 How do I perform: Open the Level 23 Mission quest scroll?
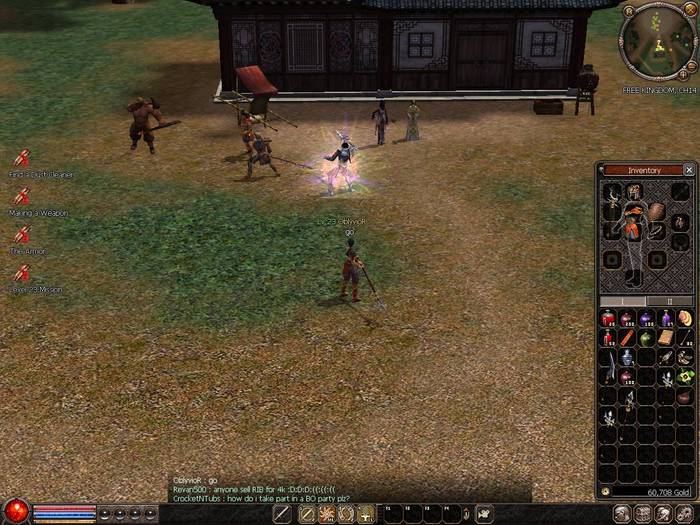click(x=22, y=273)
